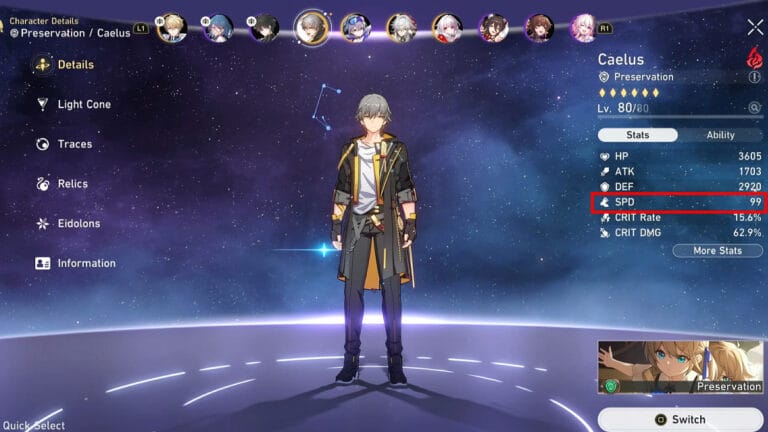Viewport: 768px width, 432px height.
Task: Close the character details screen
Action: [x=755, y=28]
